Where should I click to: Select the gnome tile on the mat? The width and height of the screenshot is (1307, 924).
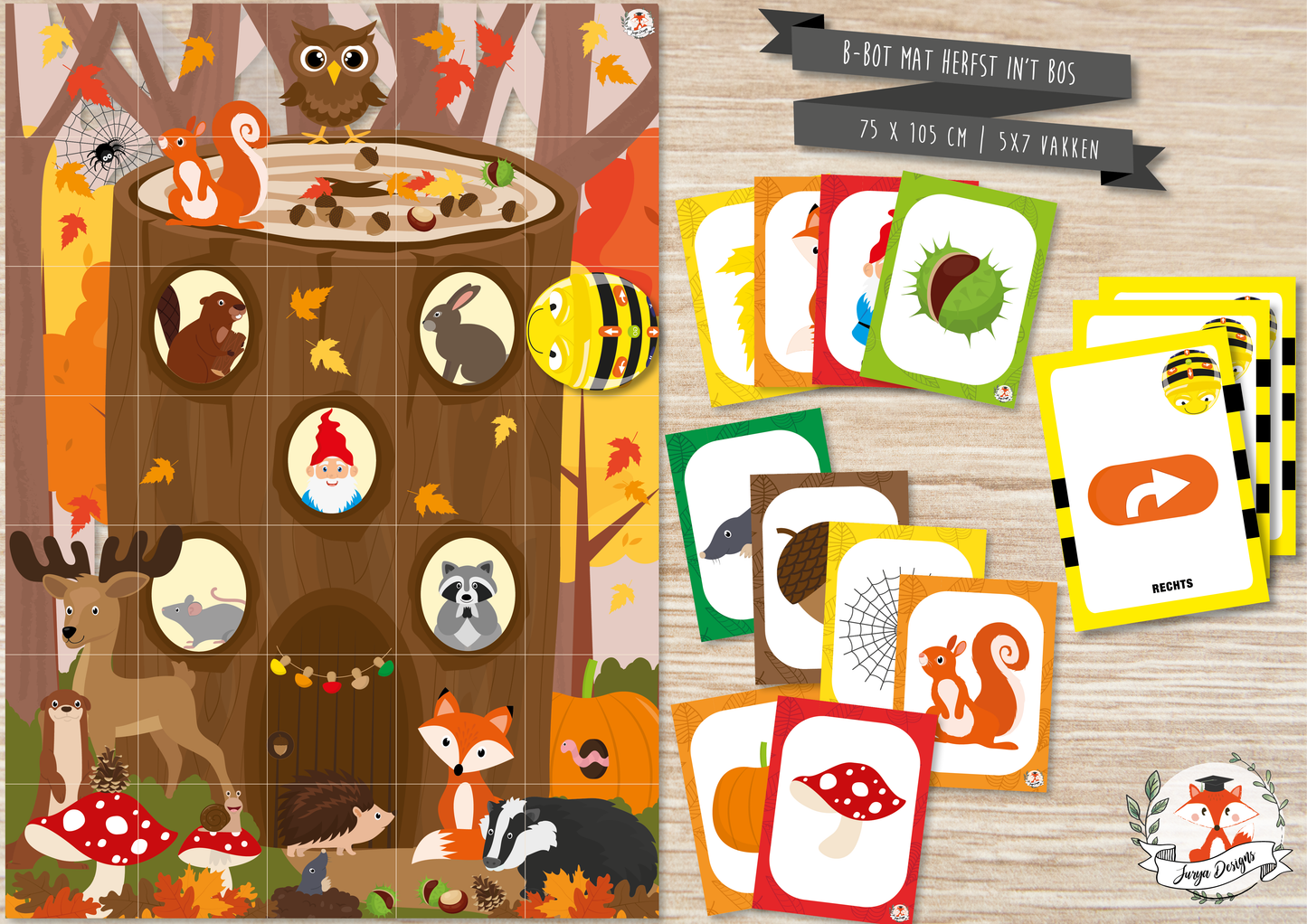coord(332,461)
